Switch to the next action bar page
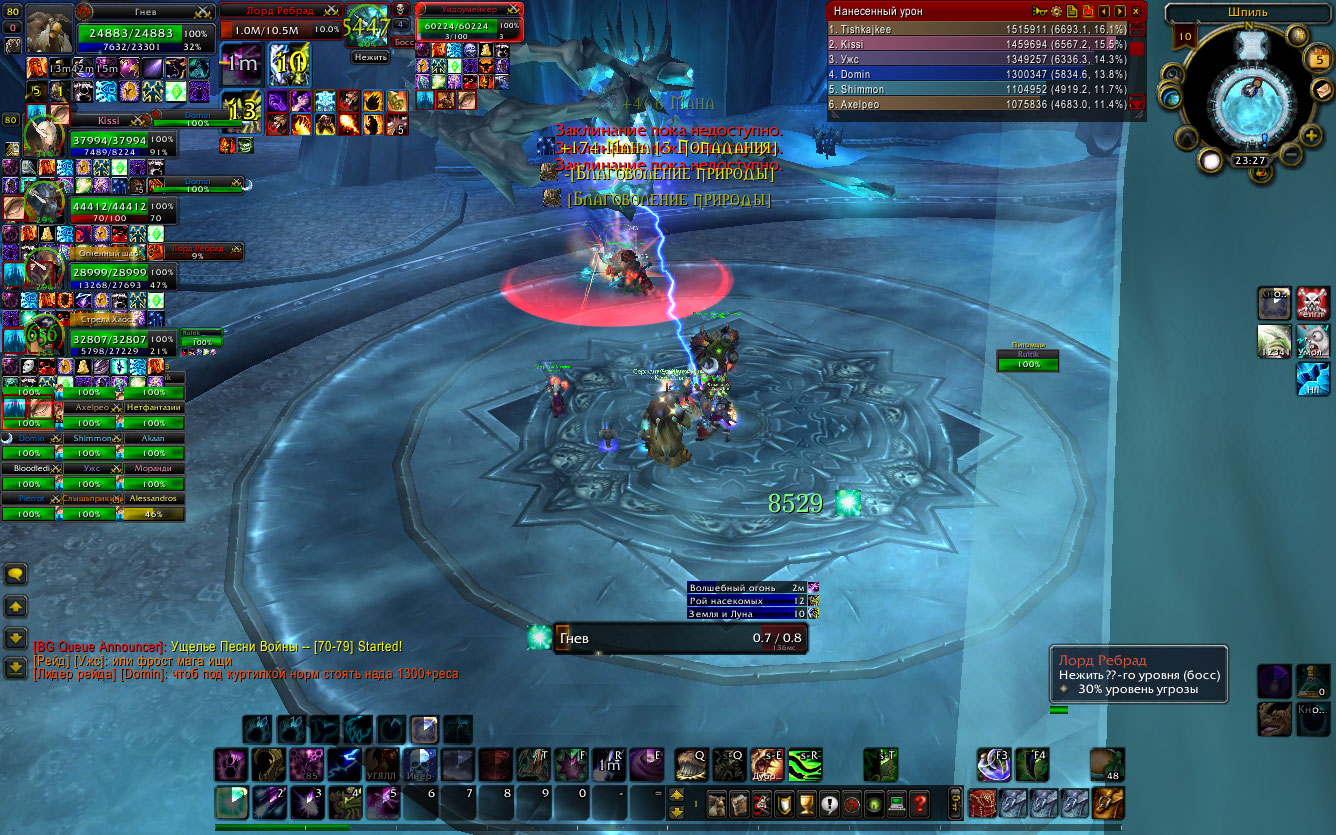The width and height of the screenshot is (1336, 835). (677, 796)
